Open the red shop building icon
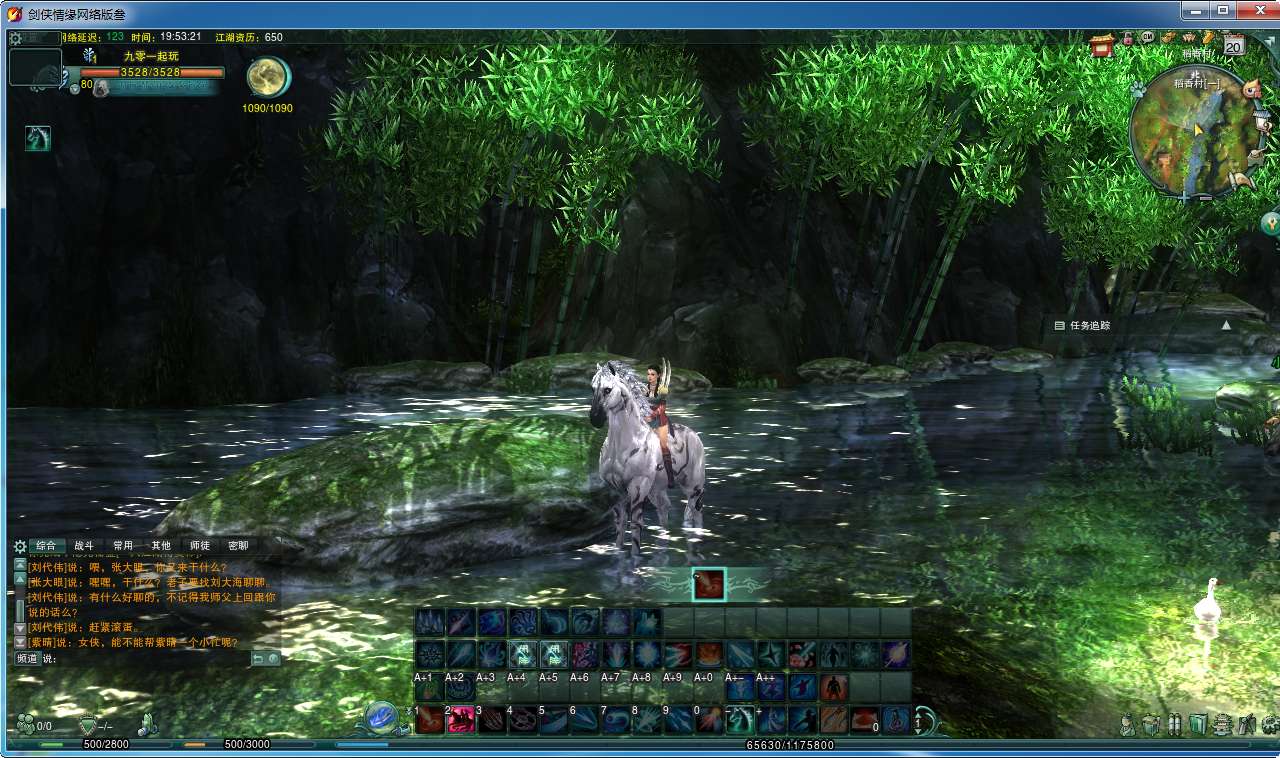The width and height of the screenshot is (1280, 758). [x=1102, y=43]
